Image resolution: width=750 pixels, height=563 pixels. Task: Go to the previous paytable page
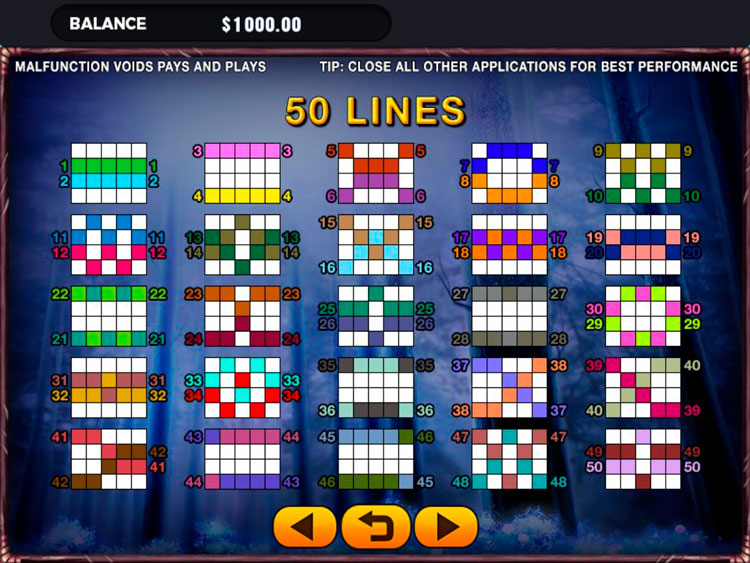[305, 526]
